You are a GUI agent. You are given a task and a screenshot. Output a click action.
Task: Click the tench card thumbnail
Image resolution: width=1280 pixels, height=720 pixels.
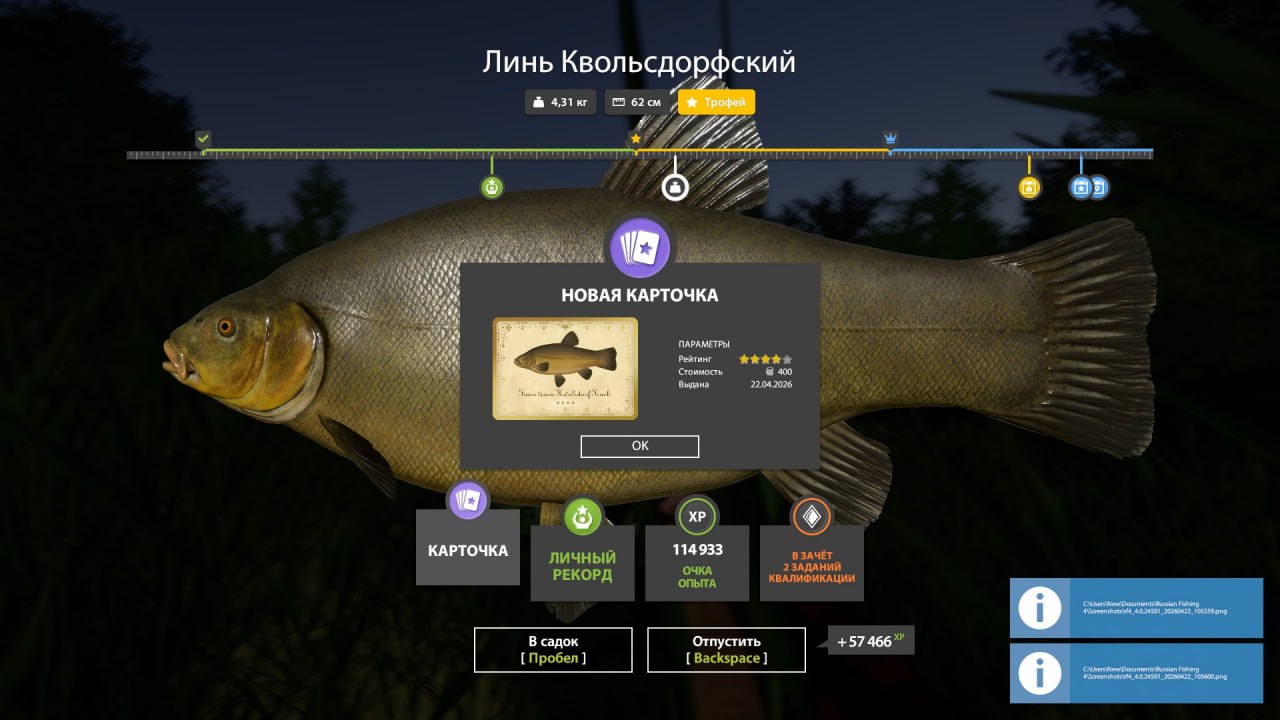[x=565, y=368]
